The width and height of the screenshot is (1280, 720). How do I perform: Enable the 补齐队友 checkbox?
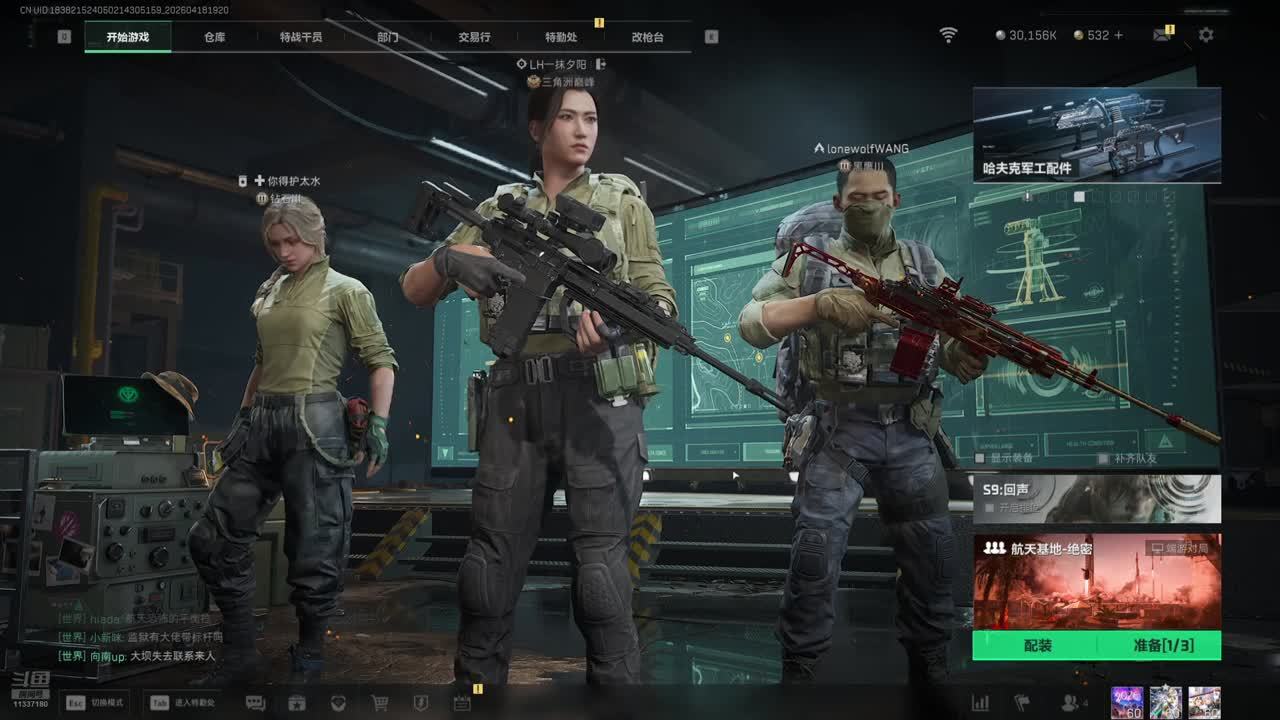click(1103, 458)
